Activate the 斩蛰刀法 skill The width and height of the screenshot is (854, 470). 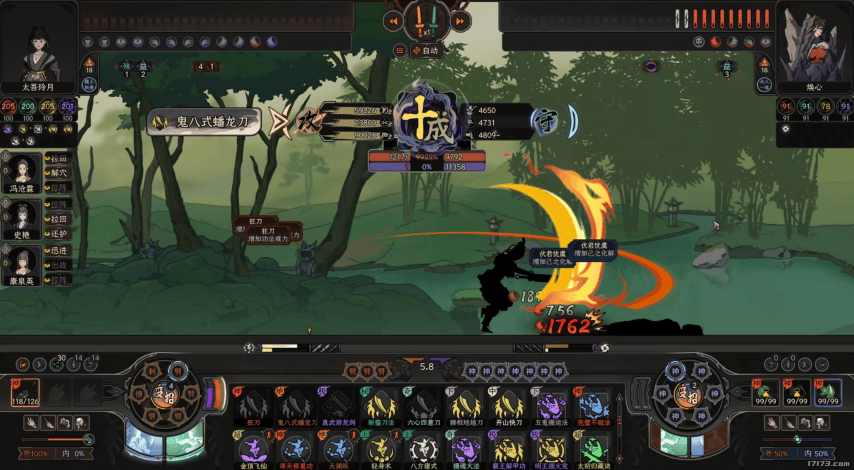pos(377,402)
